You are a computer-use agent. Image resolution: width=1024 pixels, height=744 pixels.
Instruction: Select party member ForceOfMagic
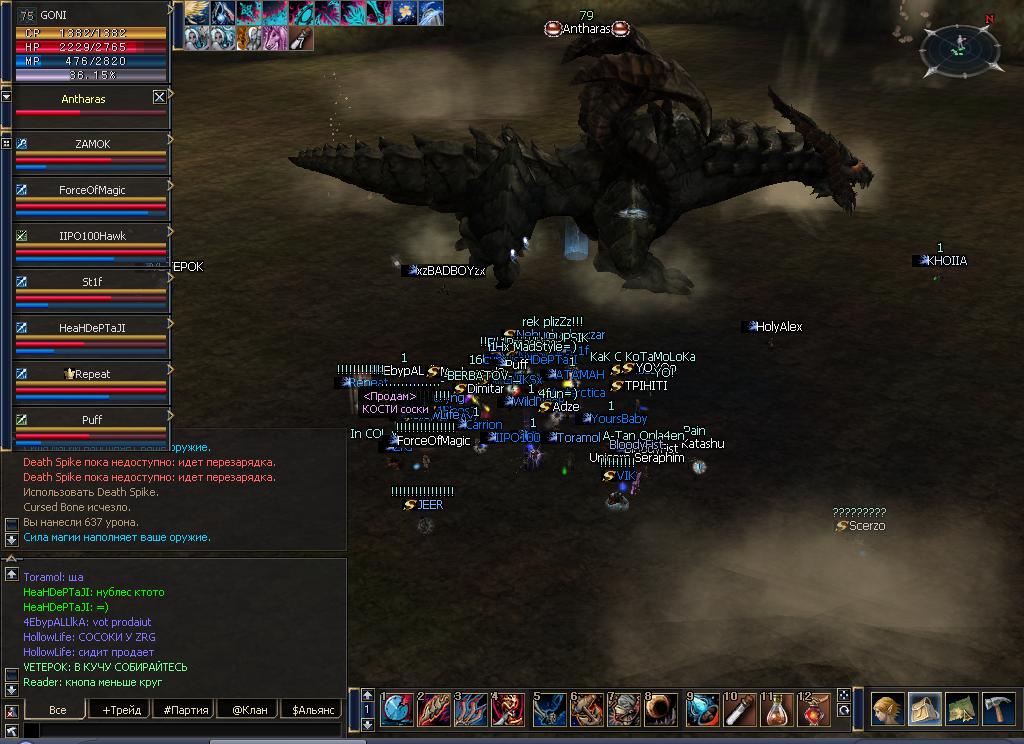coord(92,190)
